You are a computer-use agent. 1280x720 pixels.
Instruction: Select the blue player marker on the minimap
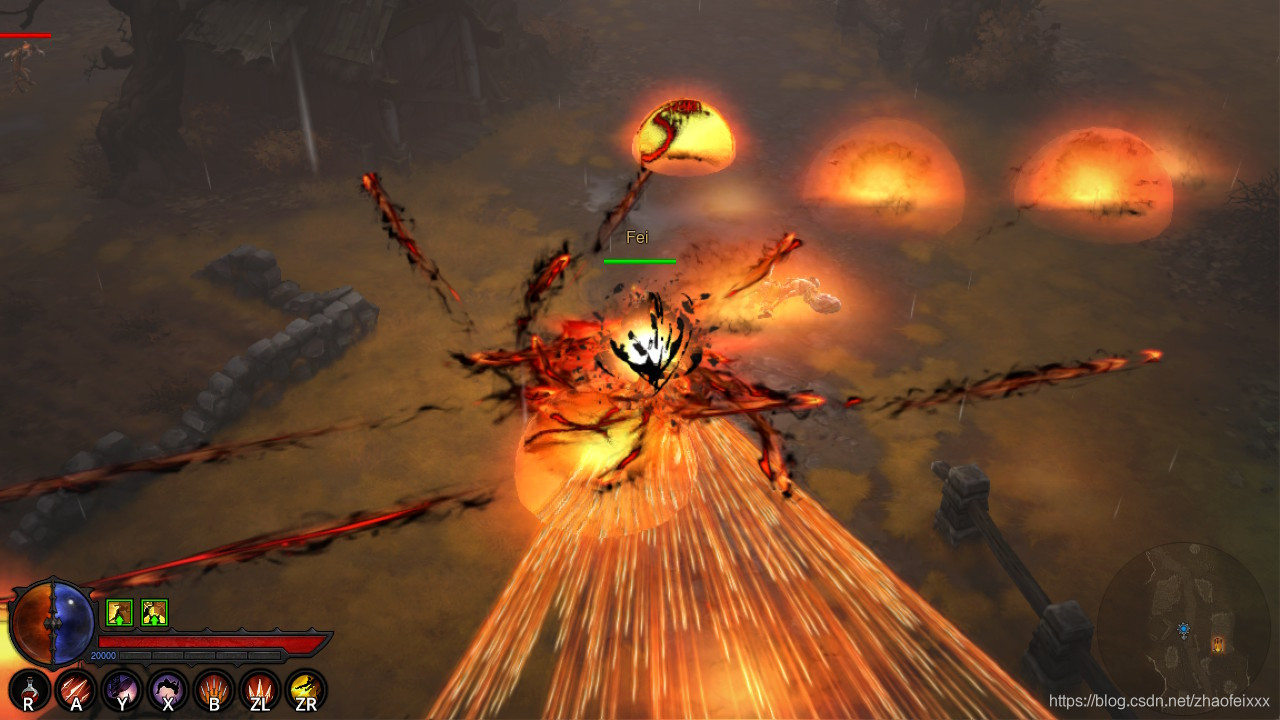click(1184, 631)
